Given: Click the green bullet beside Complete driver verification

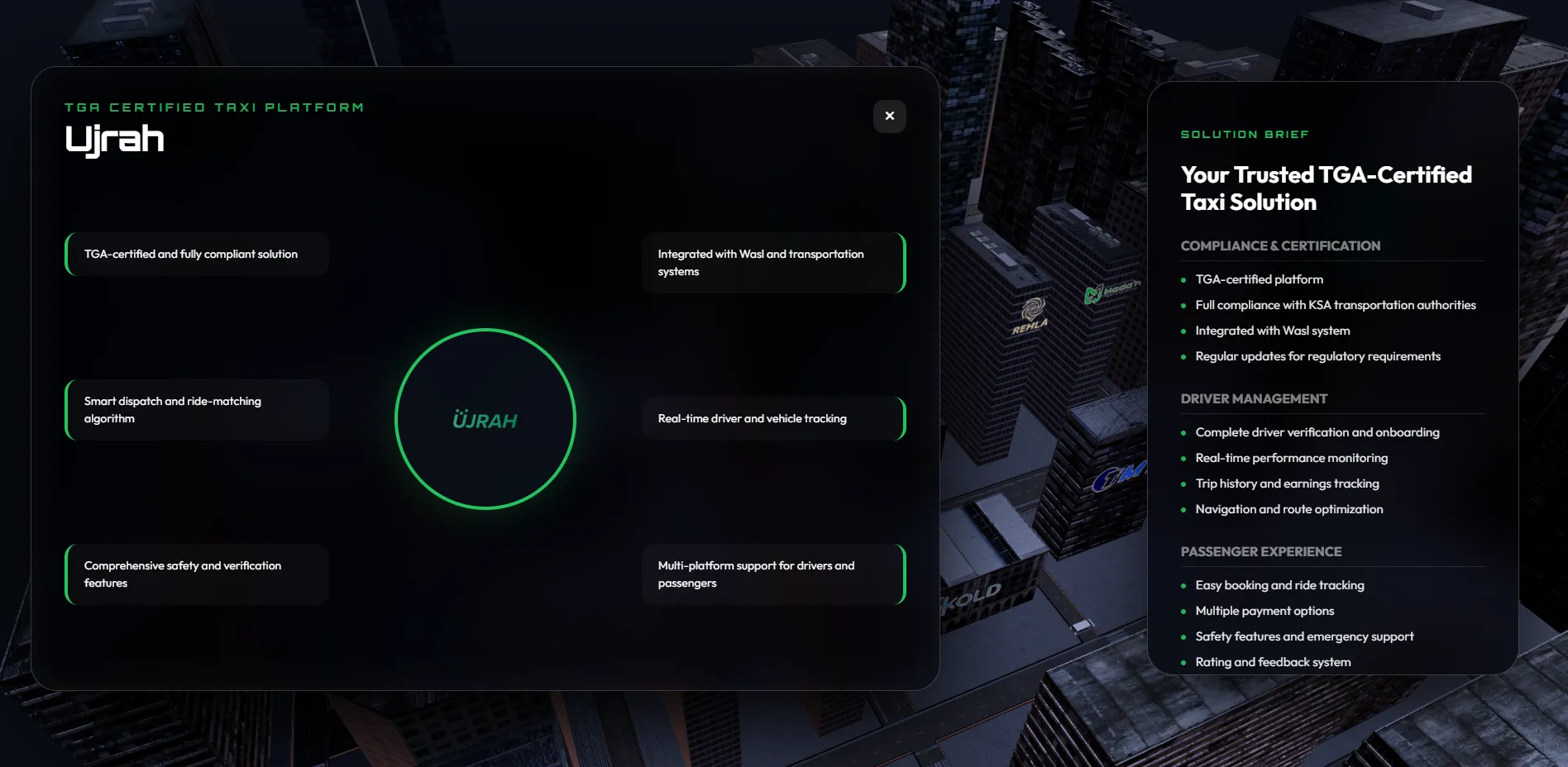Looking at the screenshot, I should 1184,433.
